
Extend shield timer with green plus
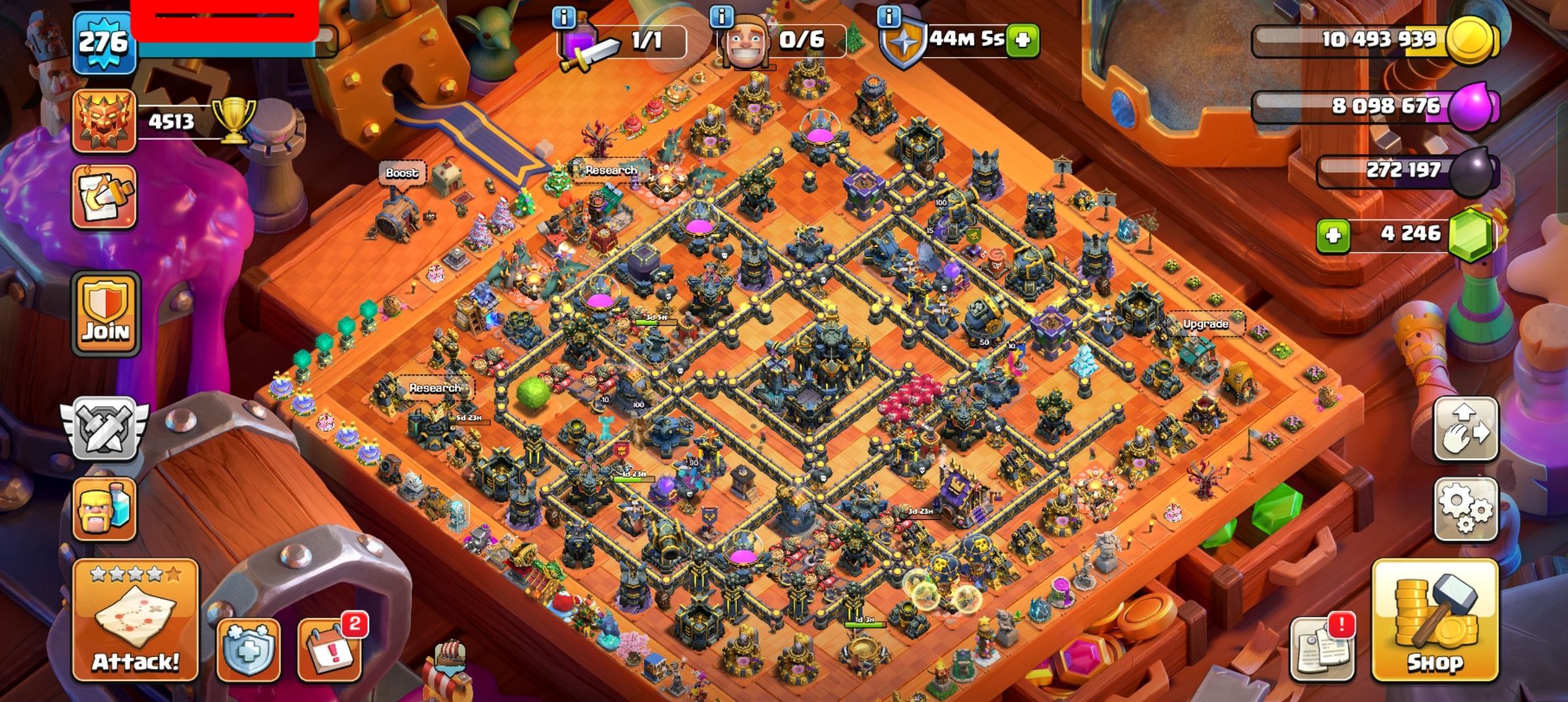coord(1022,41)
